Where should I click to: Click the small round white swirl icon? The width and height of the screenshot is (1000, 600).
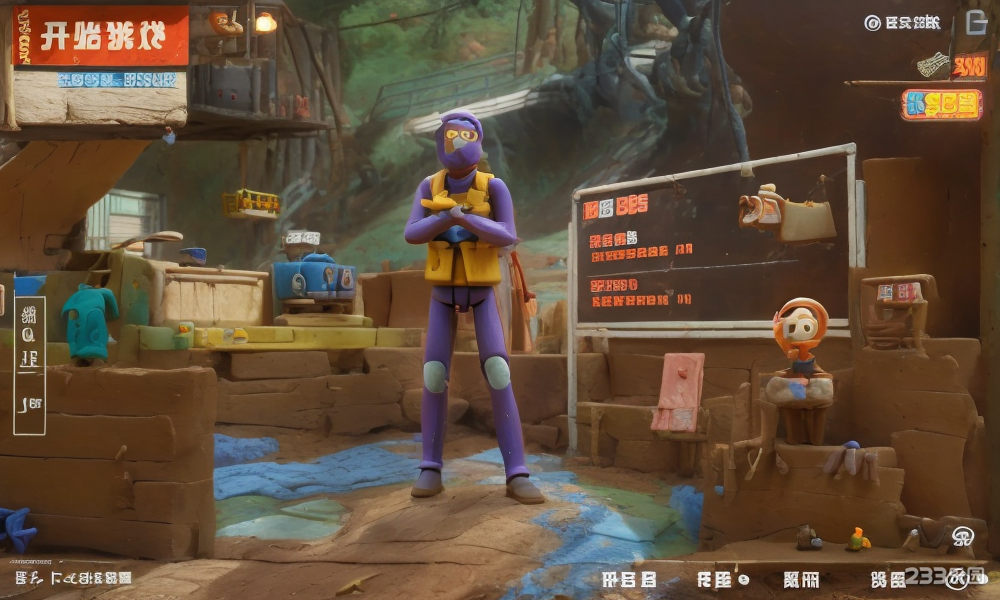[x=962, y=536]
